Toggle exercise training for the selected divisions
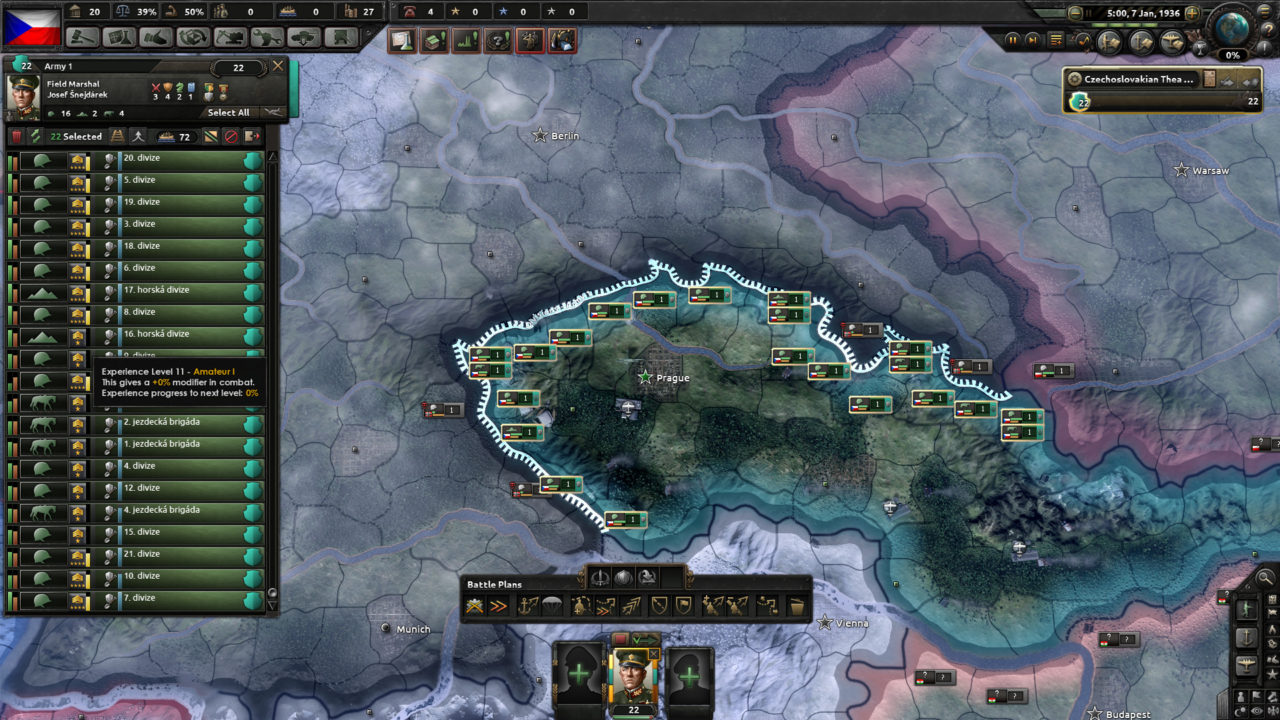This screenshot has height=720, width=1280. tap(36, 136)
